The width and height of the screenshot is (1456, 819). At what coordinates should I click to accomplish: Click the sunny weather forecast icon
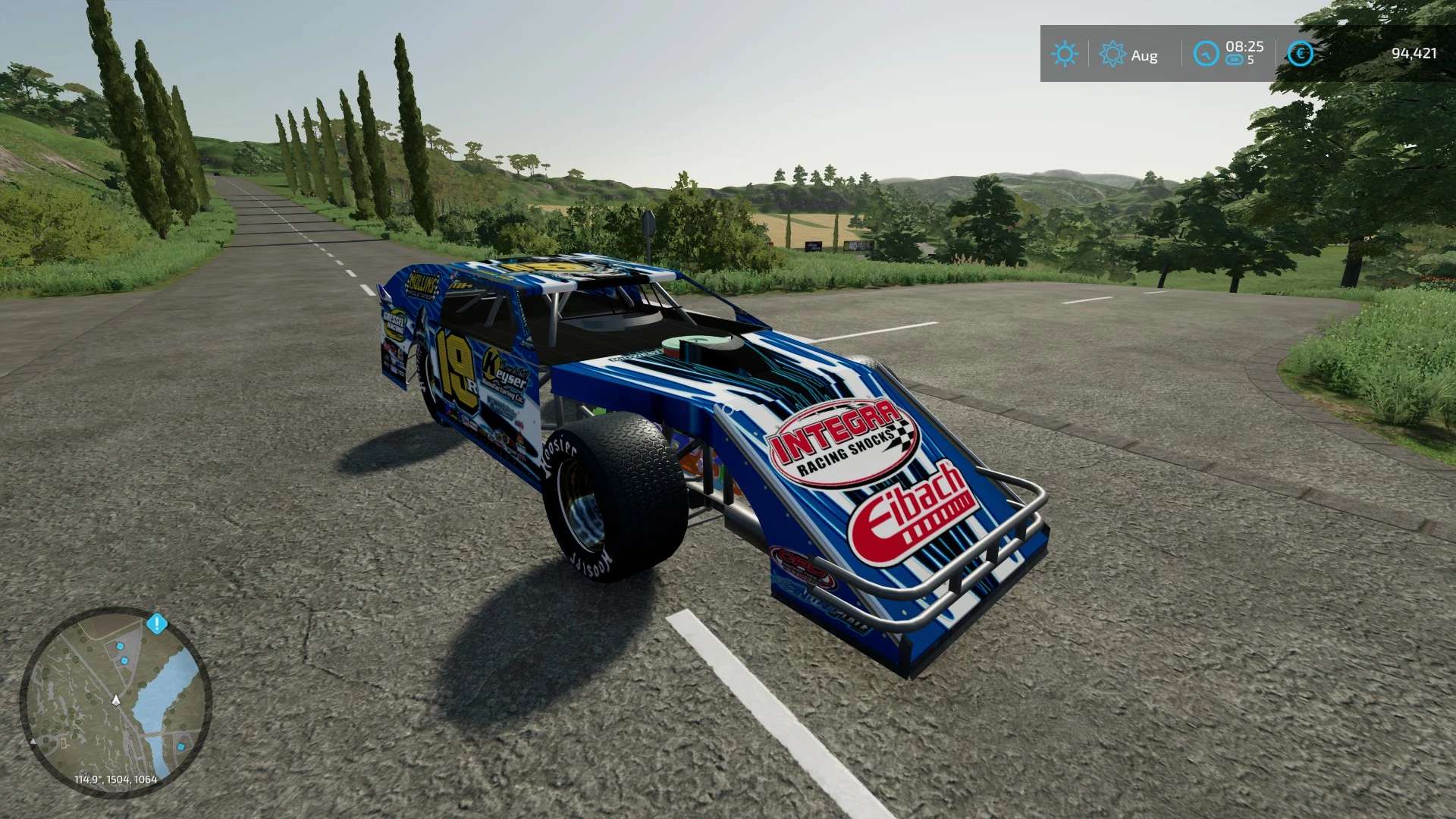1064,54
